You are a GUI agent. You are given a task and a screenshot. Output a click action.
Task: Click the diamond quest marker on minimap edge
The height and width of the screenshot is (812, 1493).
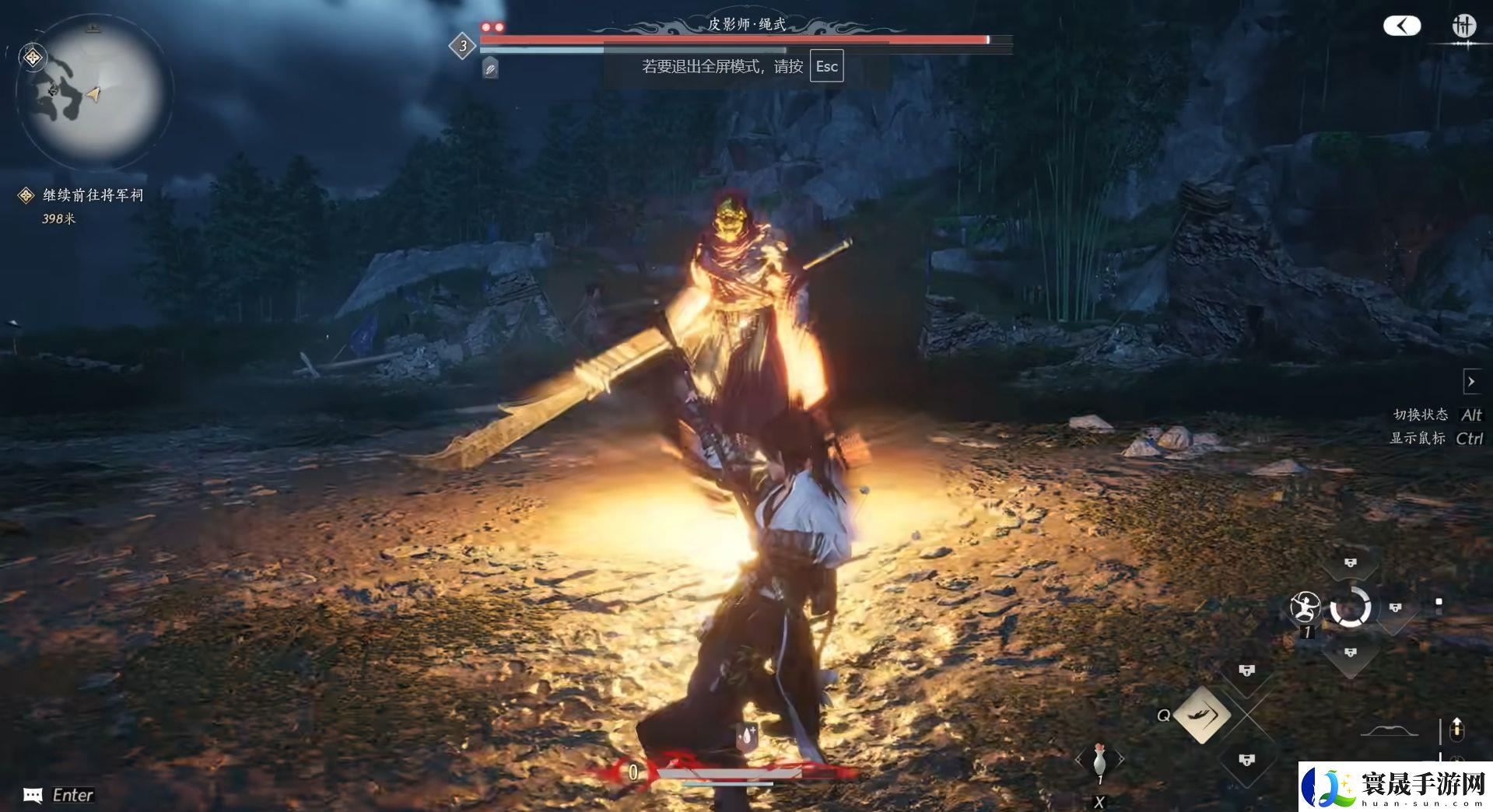33,58
